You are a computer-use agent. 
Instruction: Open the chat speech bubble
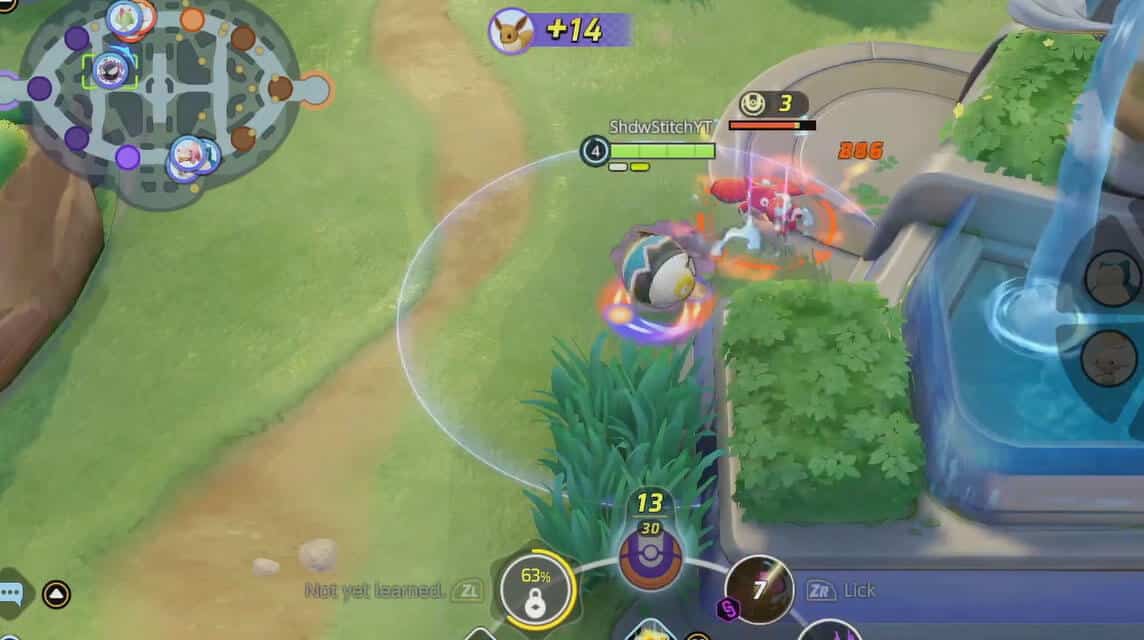pyautogui.click(x=10, y=594)
